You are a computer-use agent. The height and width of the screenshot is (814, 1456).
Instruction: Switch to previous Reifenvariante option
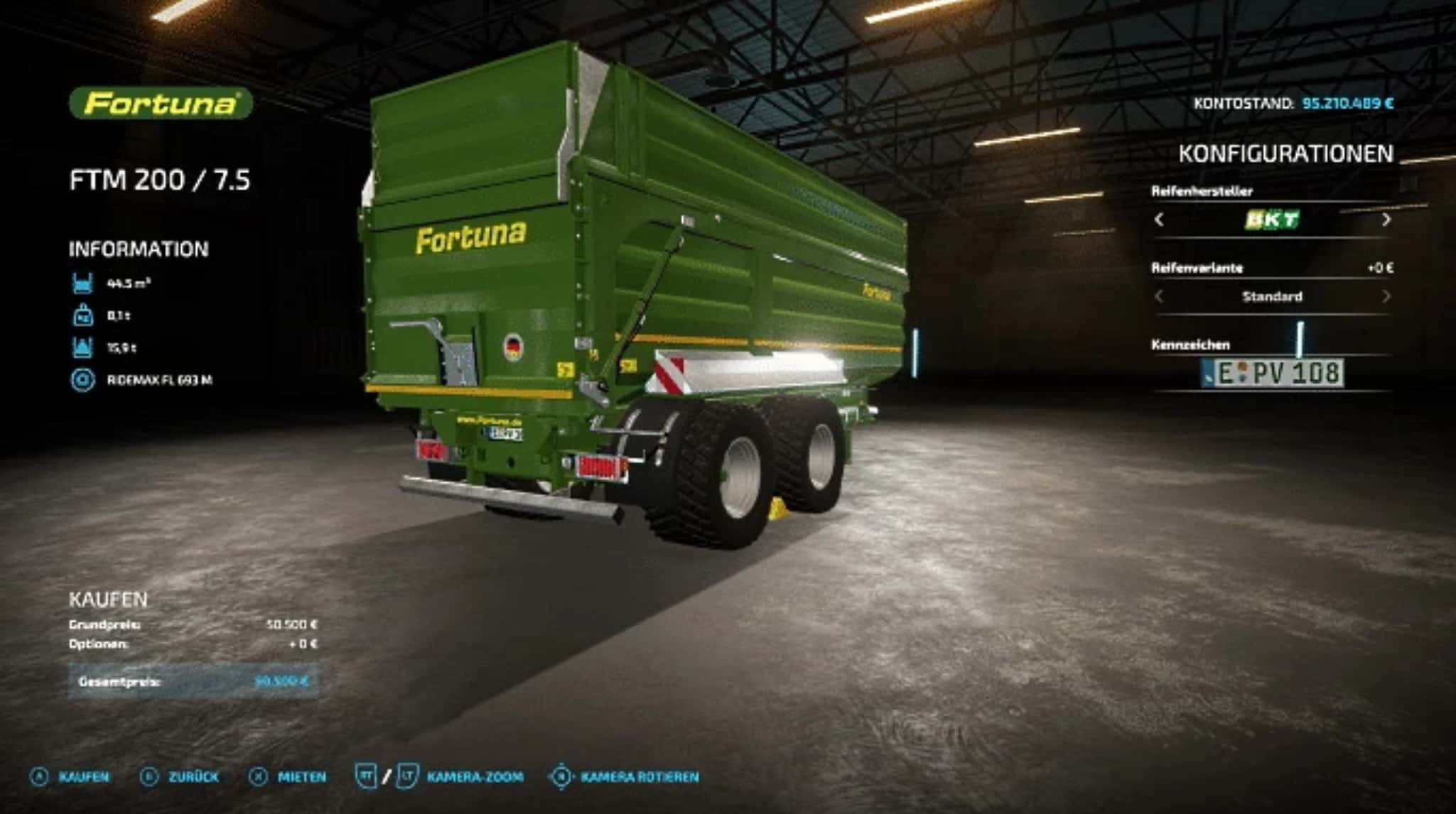1159,296
